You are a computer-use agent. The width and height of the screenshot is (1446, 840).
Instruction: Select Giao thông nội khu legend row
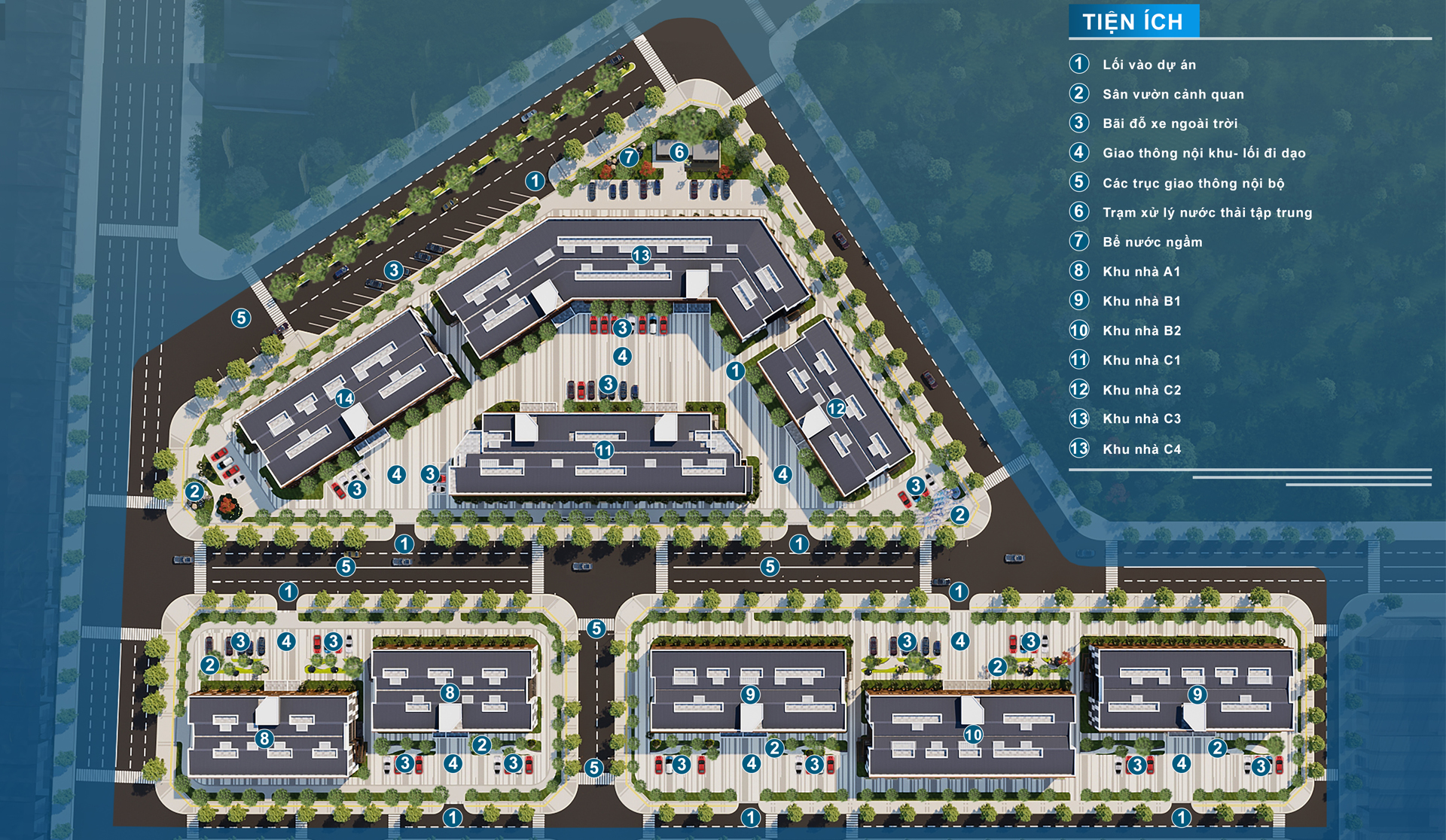pyautogui.click(x=1203, y=153)
